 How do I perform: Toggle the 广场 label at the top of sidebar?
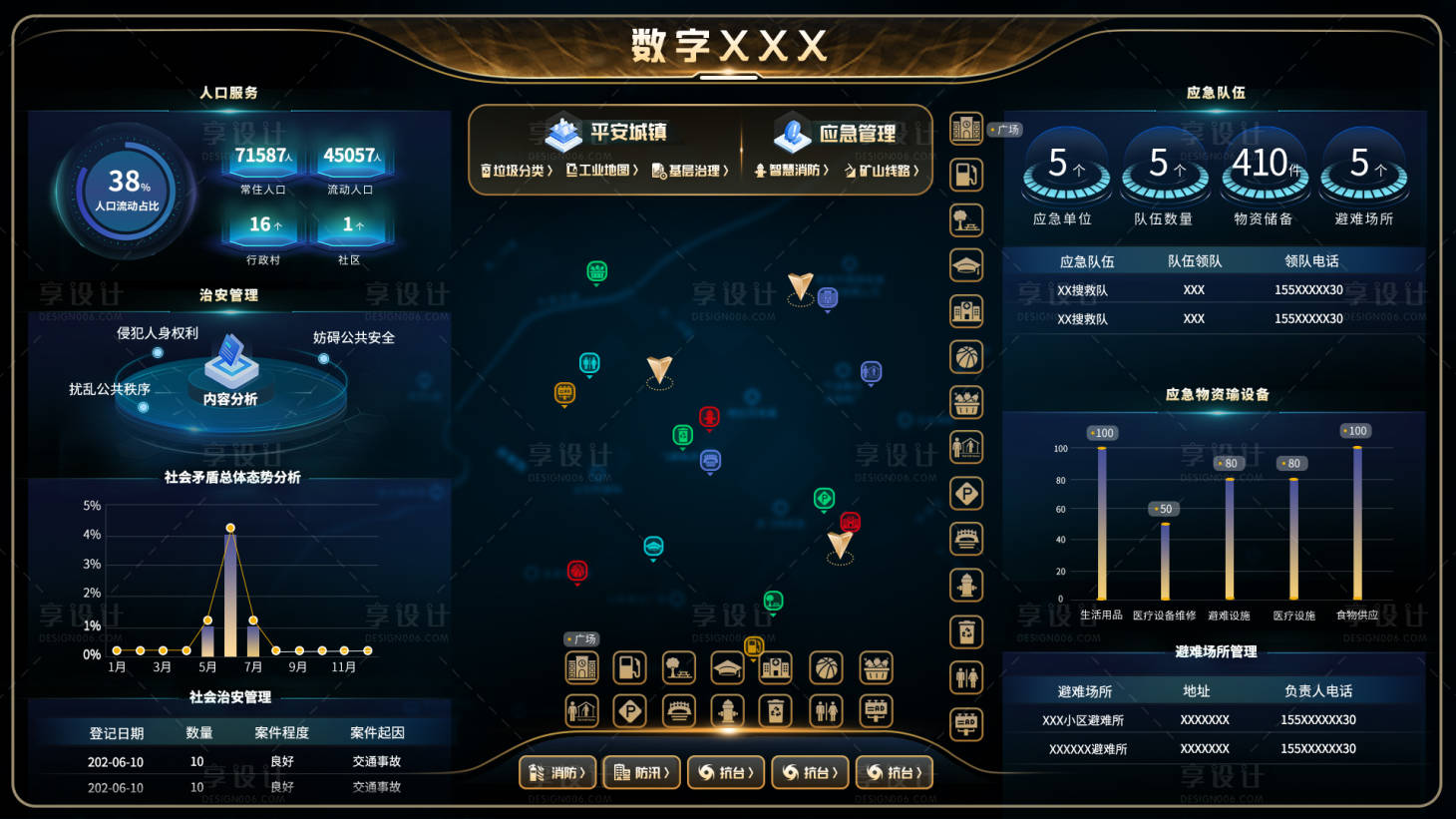(1003, 129)
